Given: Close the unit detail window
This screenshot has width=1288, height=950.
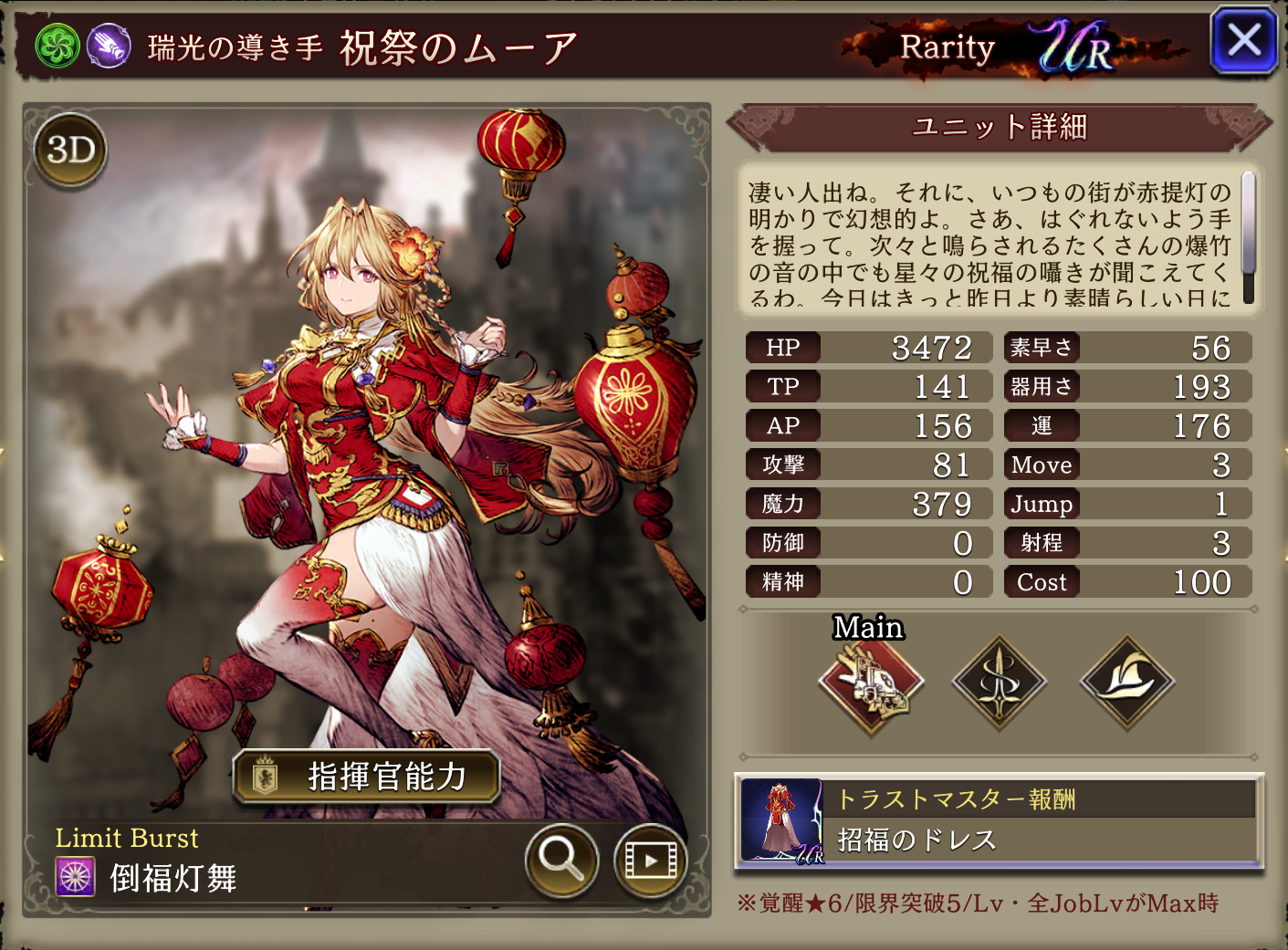Looking at the screenshot, I should [1243, 41].
